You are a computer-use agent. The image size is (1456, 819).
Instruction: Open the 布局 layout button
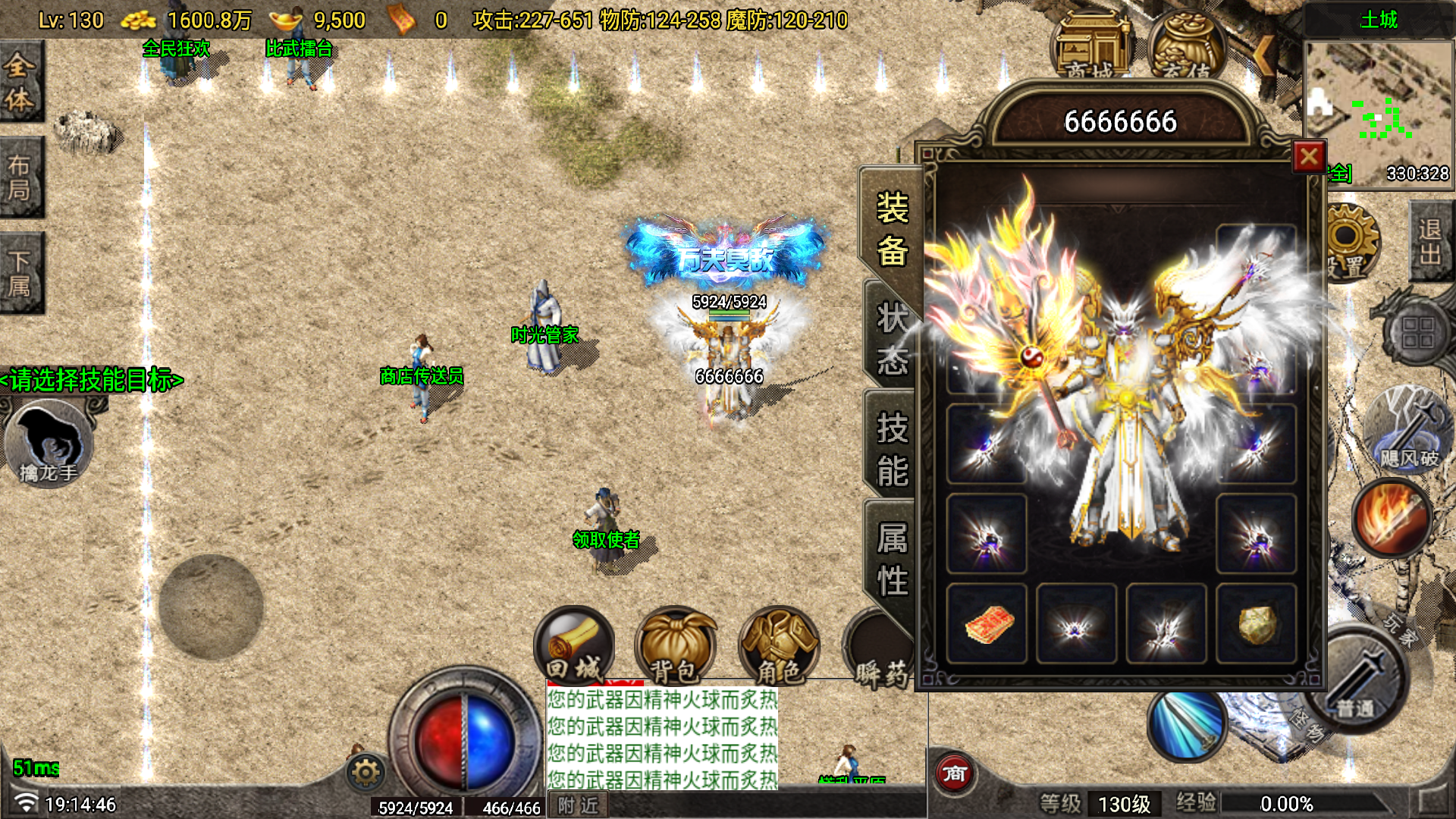(x=20, y=177)
